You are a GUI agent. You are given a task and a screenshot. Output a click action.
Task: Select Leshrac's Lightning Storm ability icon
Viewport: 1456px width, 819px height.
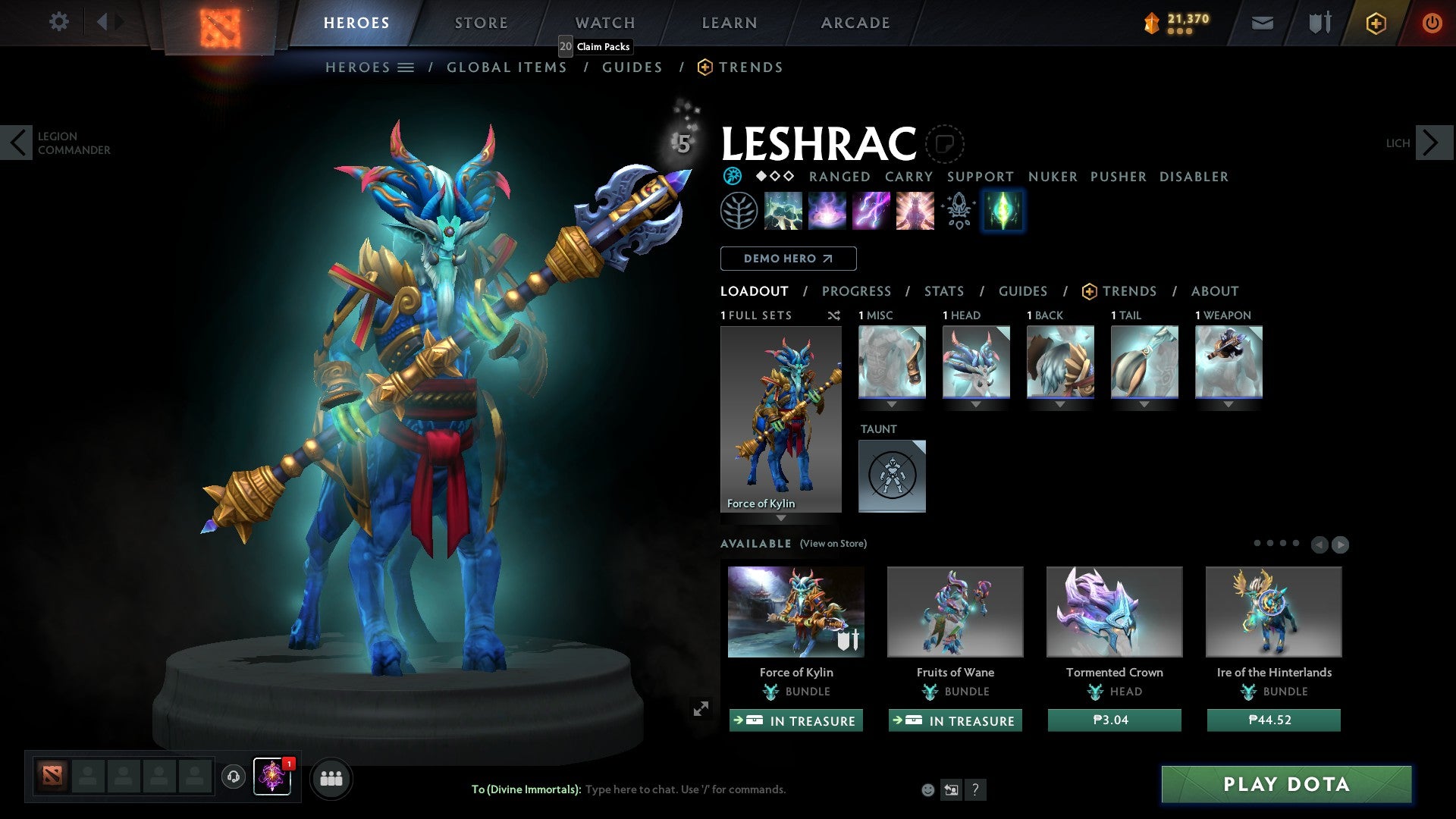pyautogui.click(x=870, y=210)
